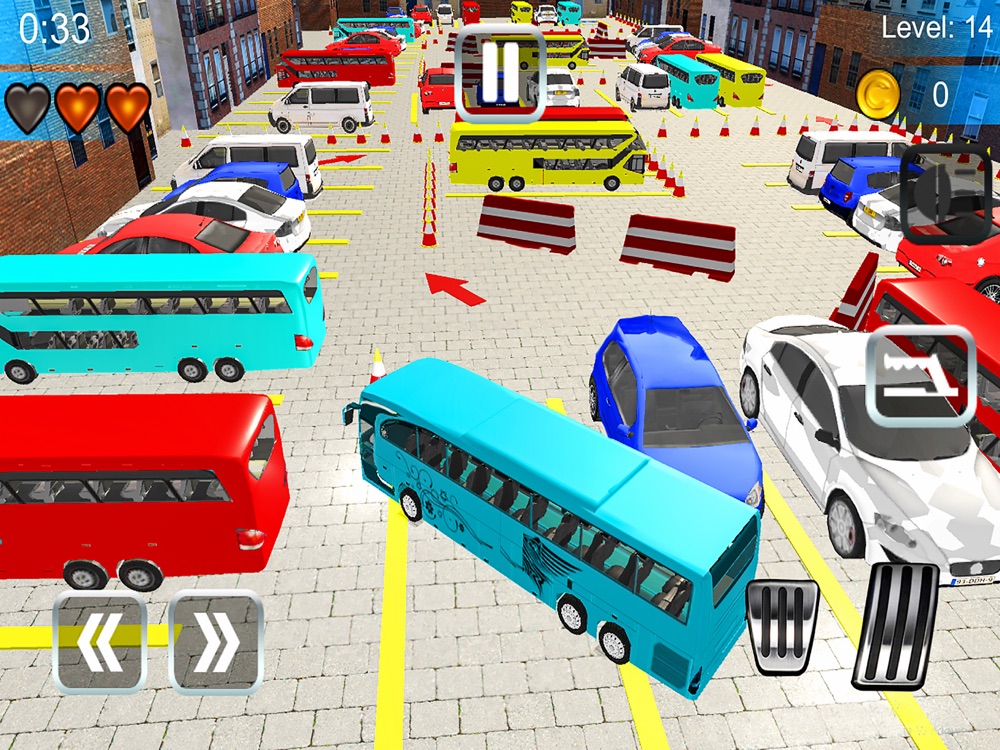Pause the game with the pause button

tap(500, 67)
